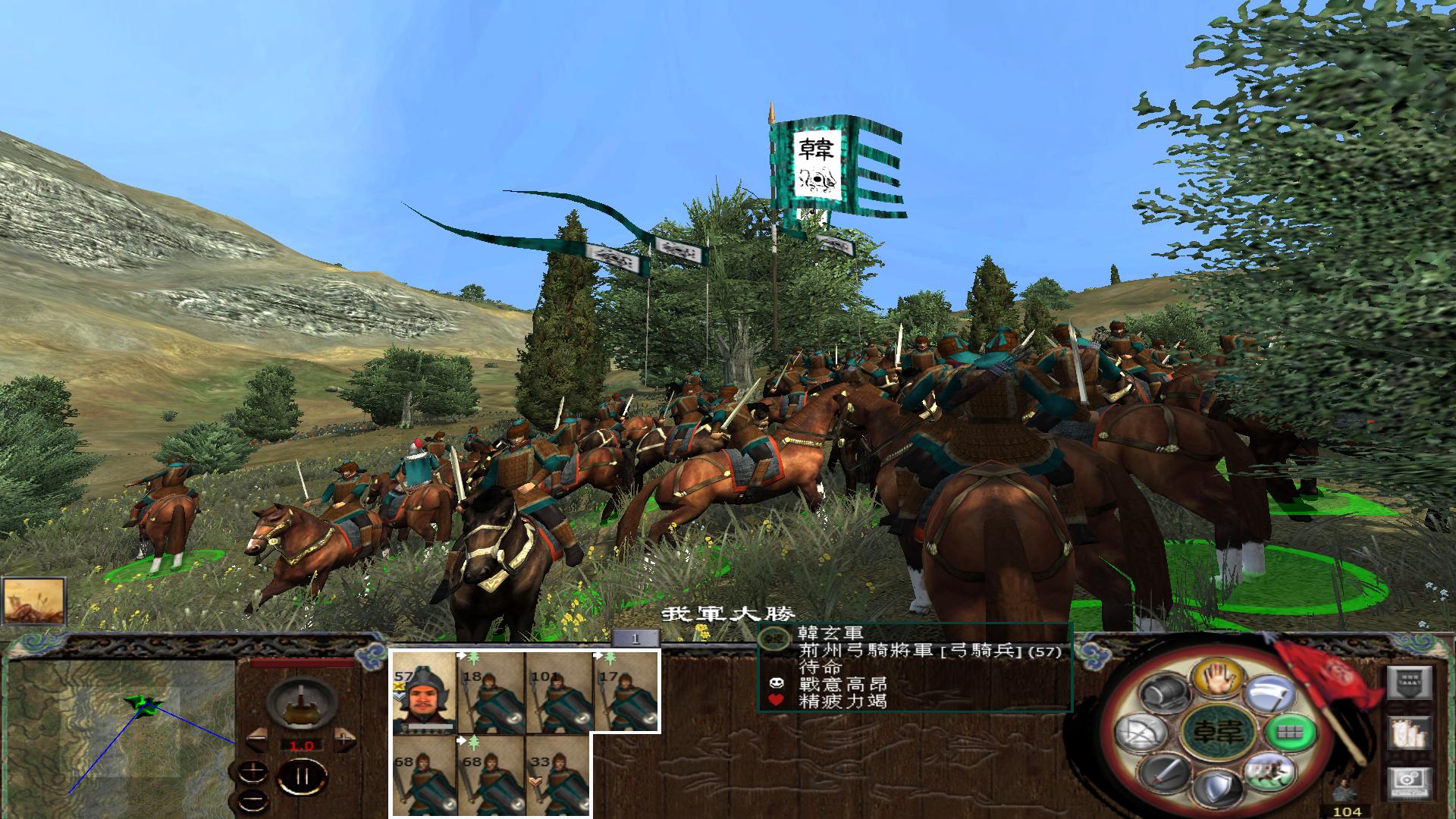This screenshot has height=819, width=1456.
Task: Select the melee sword attack icon
Action: click(x=1164, y=775)
